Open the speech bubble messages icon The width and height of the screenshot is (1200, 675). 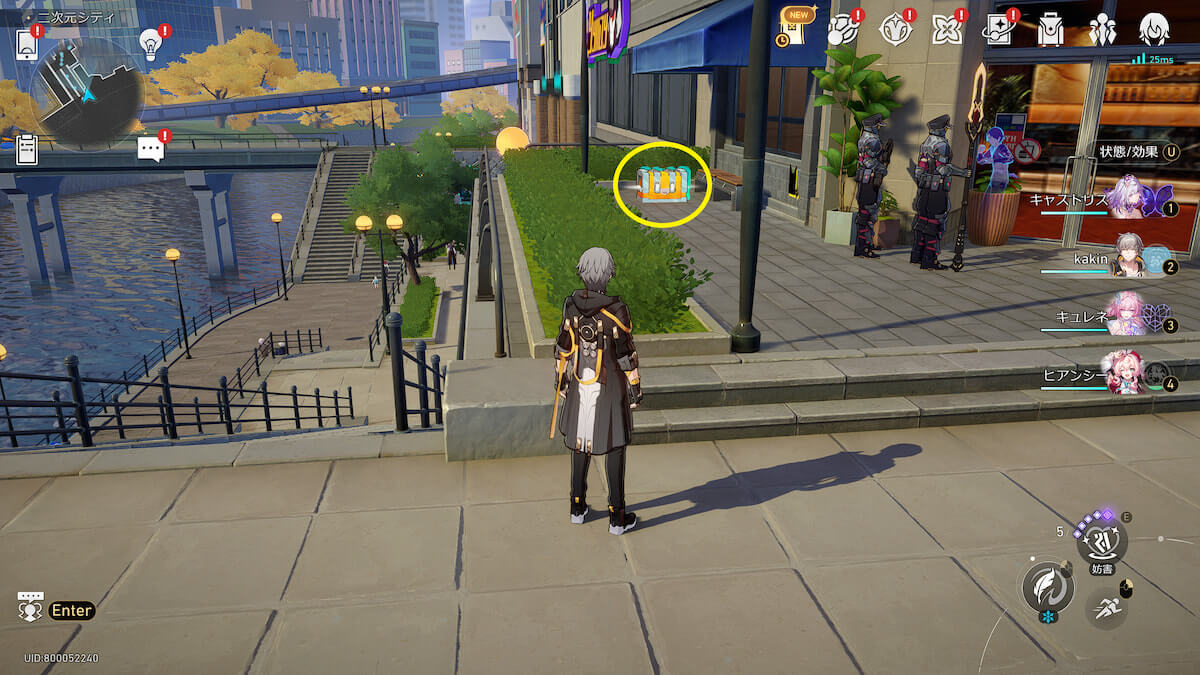coord(150,149)
